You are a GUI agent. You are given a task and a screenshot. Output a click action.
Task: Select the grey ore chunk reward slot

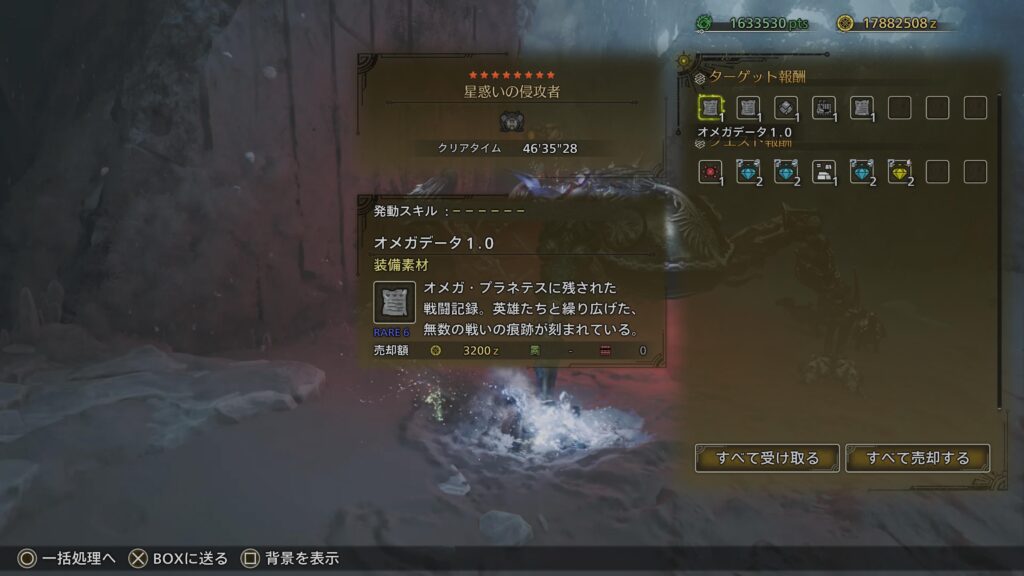(786, 107)
